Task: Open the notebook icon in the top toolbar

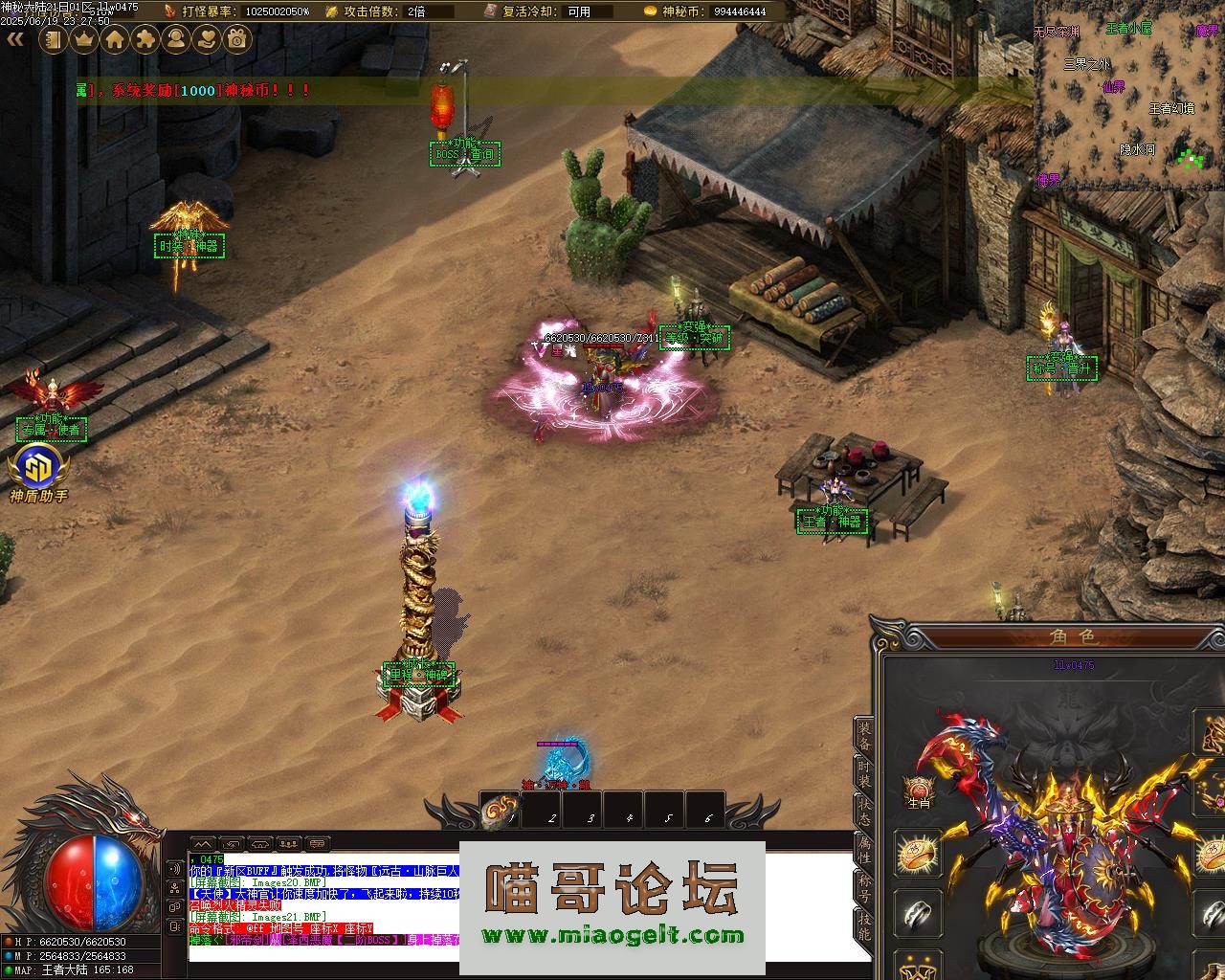Action: 54,39
